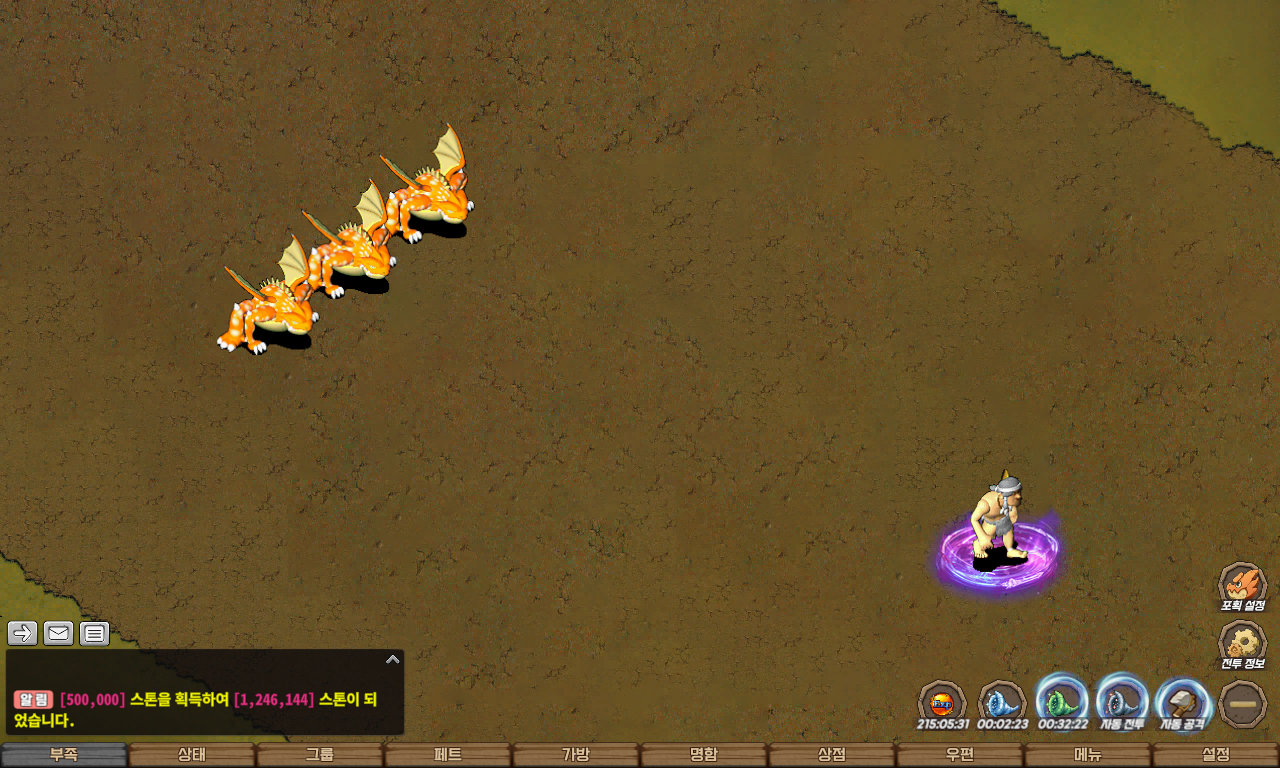Collapse the chat log with the arrow
The width and height of the screenshot is (1280, 768).
(x=393, y=659)
